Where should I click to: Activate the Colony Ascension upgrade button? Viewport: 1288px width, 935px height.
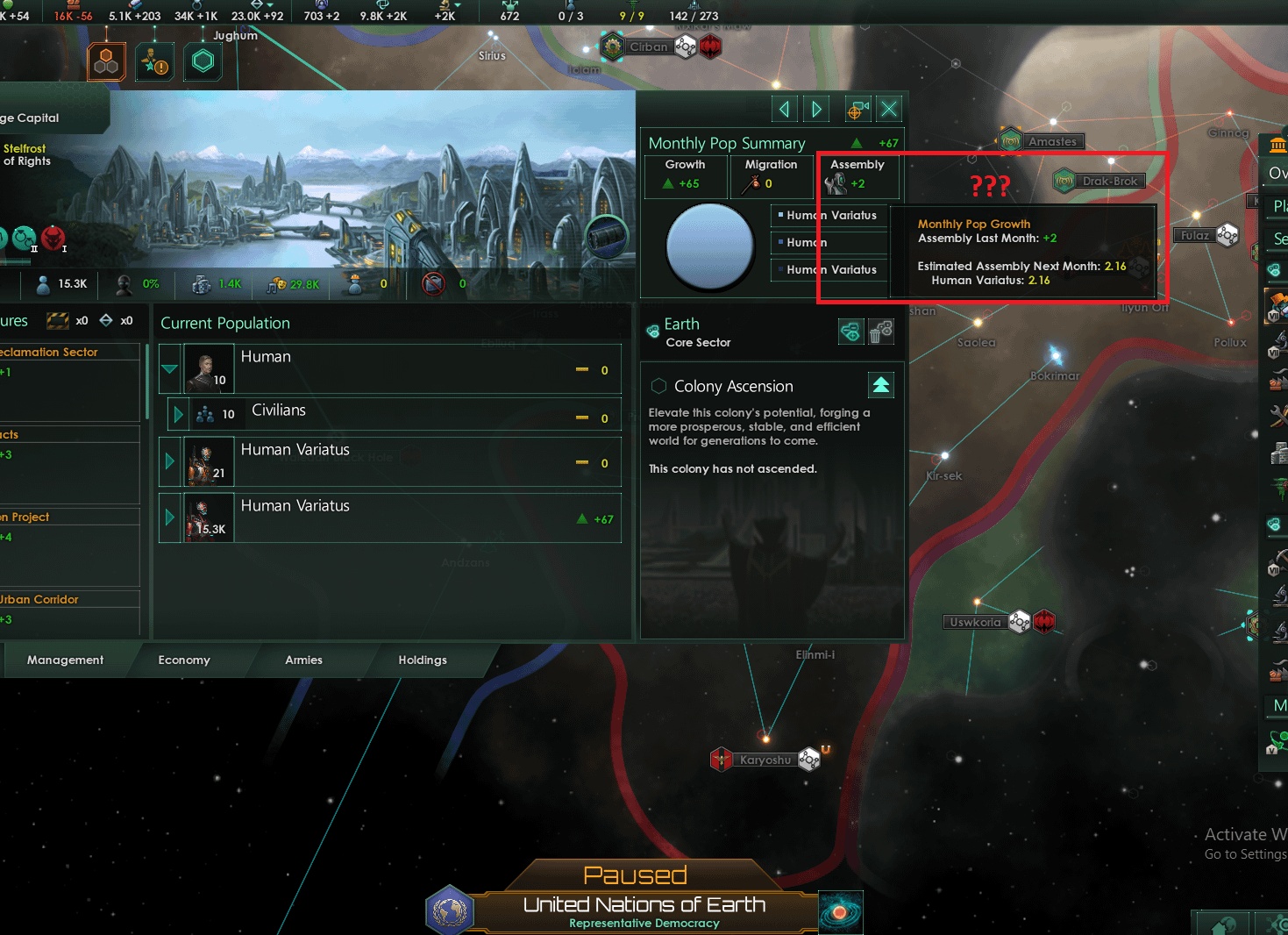point(880,385)
